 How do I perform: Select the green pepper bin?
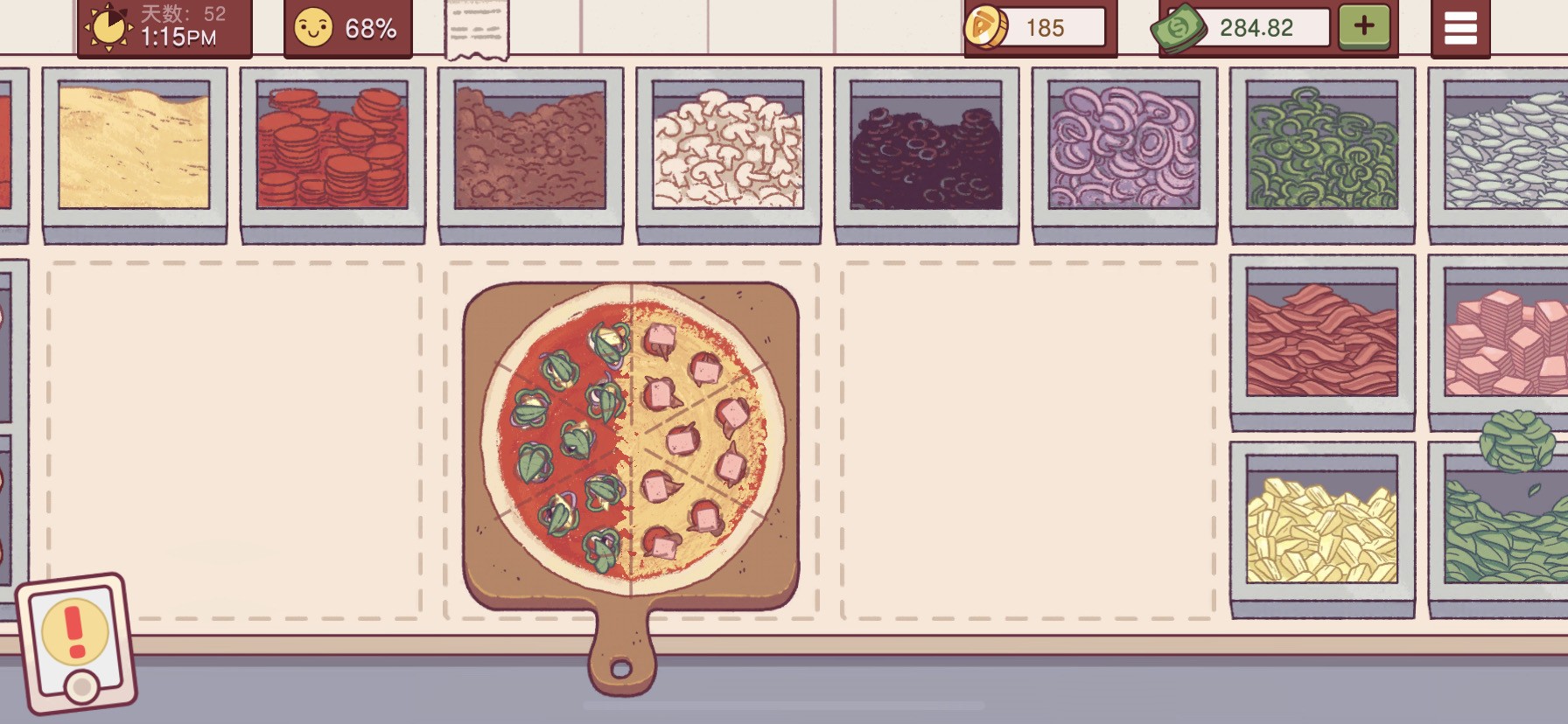point(1321,146)
